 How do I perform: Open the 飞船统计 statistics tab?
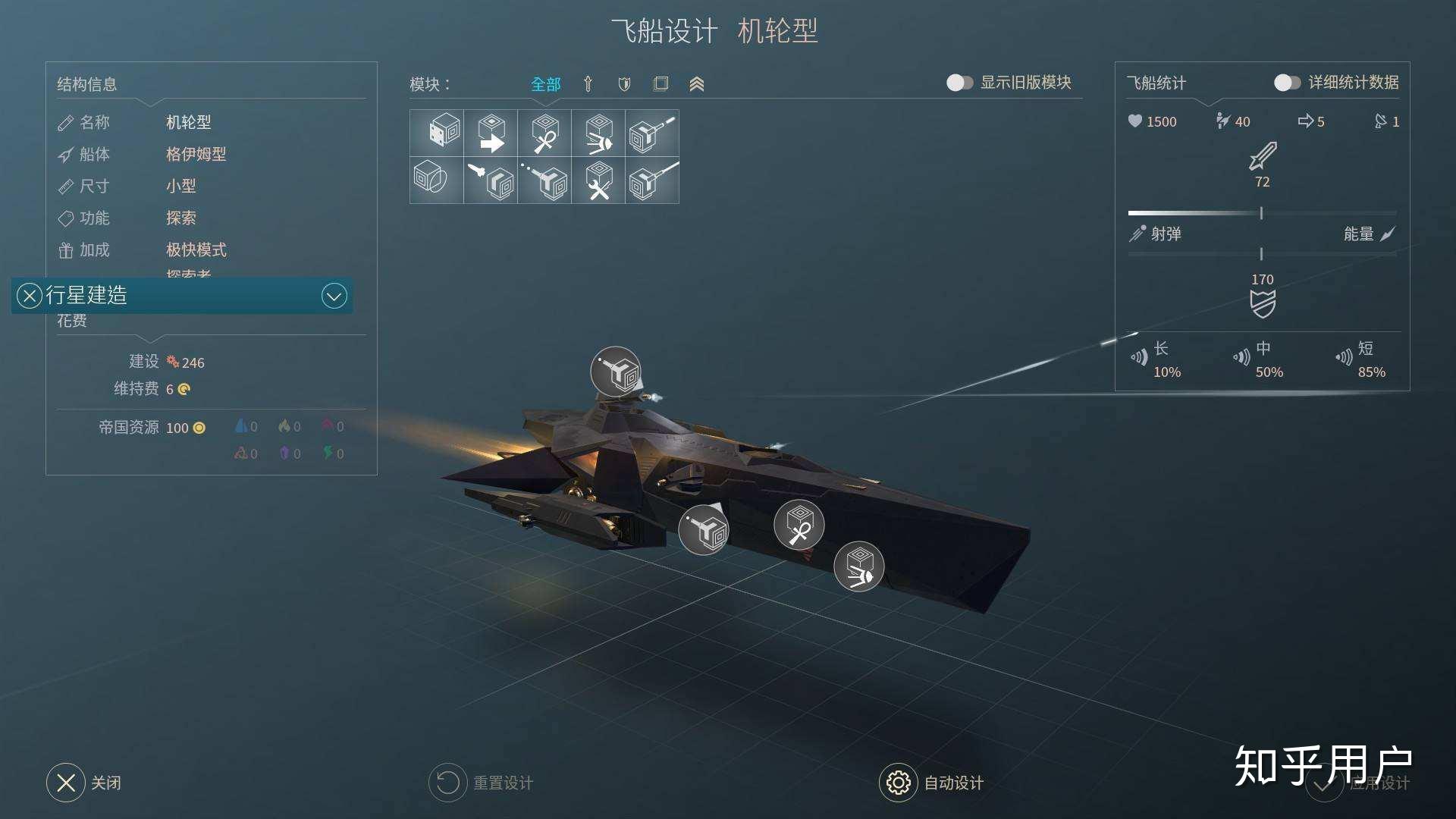click(1156, 83)
